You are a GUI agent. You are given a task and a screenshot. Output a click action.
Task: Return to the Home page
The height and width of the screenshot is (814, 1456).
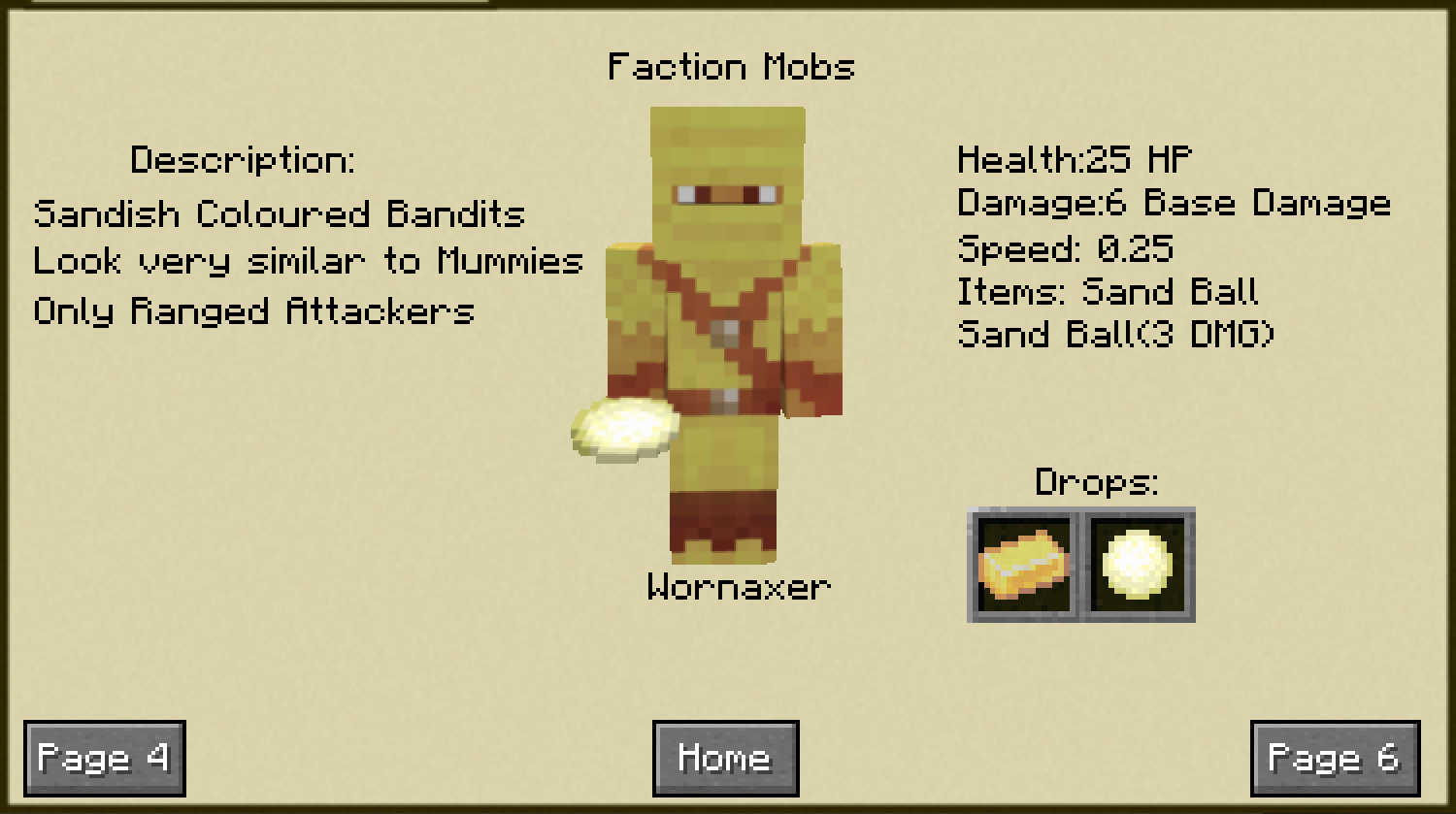725,758
